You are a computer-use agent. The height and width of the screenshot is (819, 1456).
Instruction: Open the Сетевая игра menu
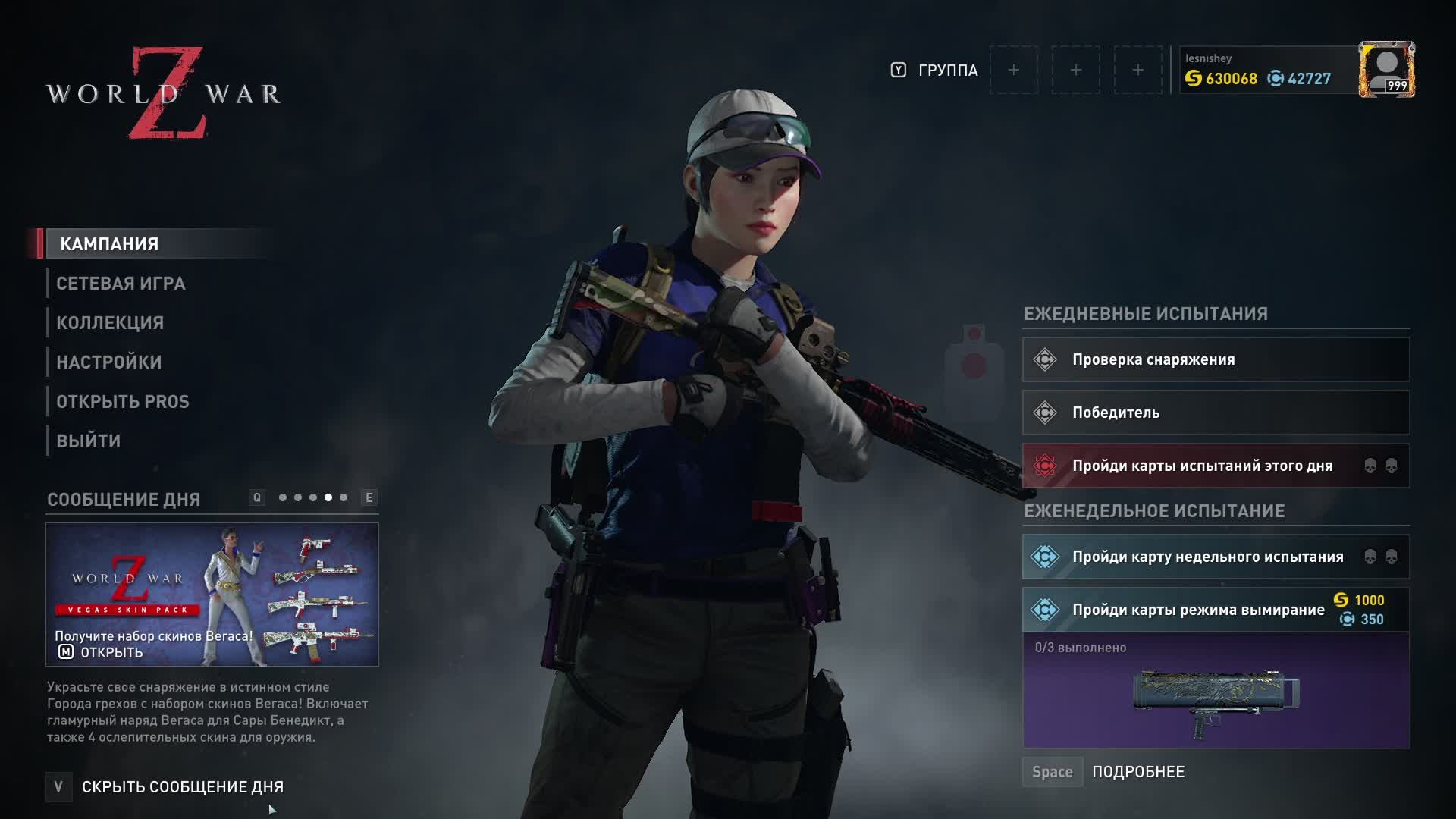121,284
